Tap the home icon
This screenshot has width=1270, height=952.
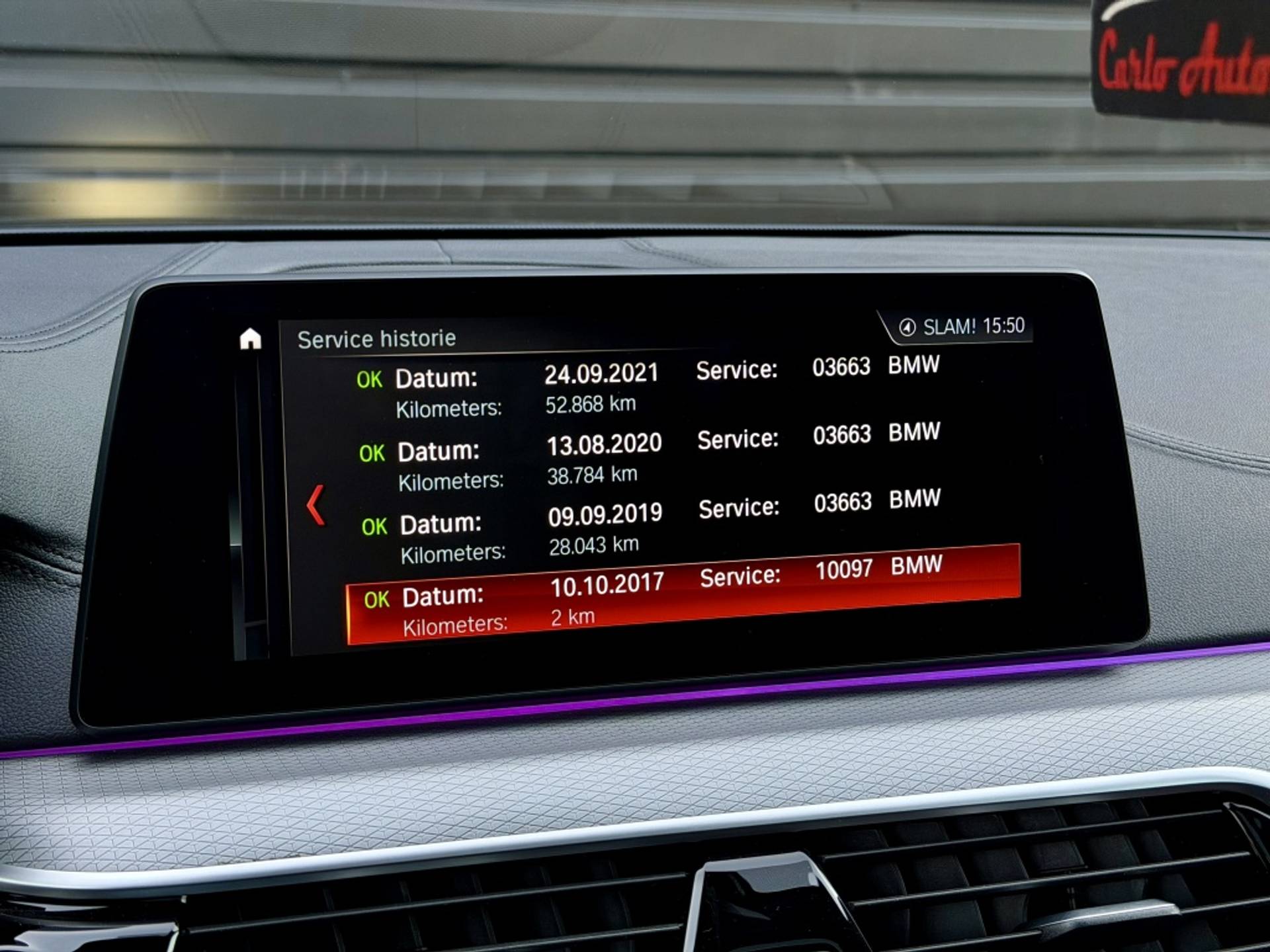(x=250, y=338)
